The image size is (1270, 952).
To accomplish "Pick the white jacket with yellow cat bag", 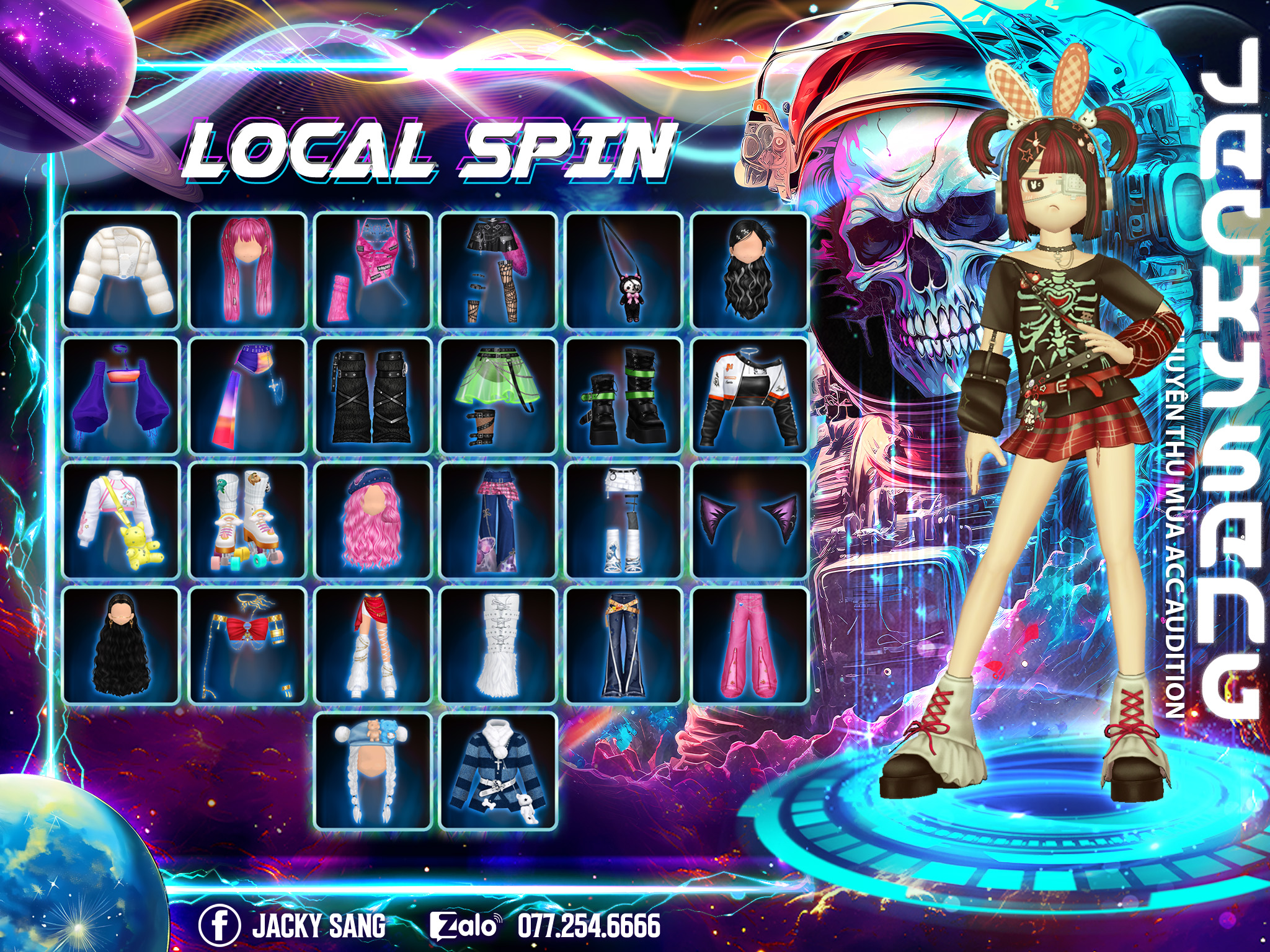I will [122, 521].
